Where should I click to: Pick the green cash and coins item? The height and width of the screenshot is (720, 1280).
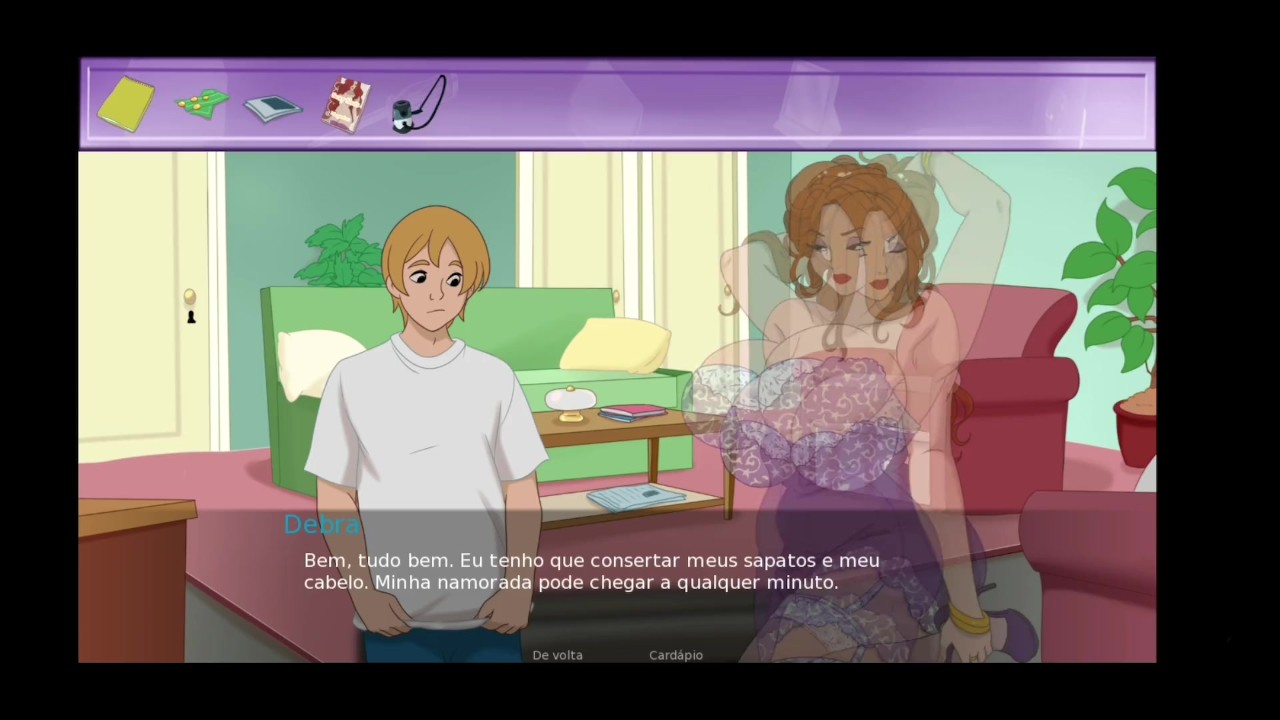(202, 103)
